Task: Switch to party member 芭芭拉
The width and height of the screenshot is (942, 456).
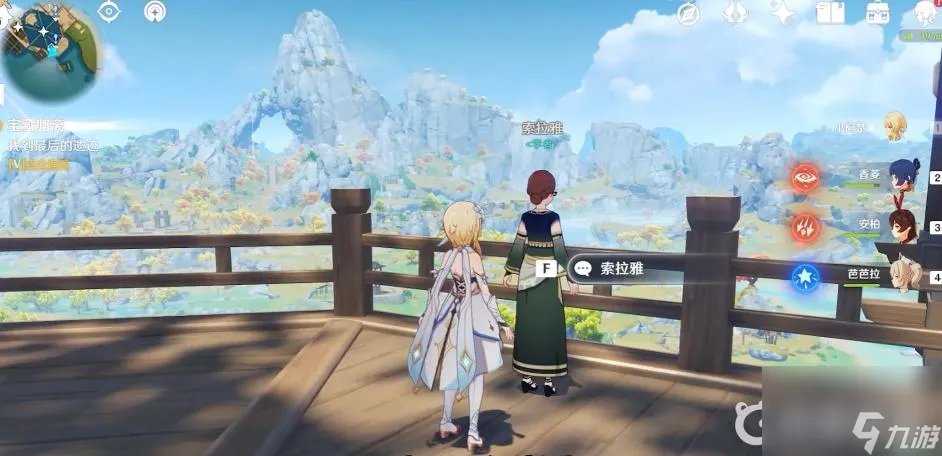Action: [904, 275]
